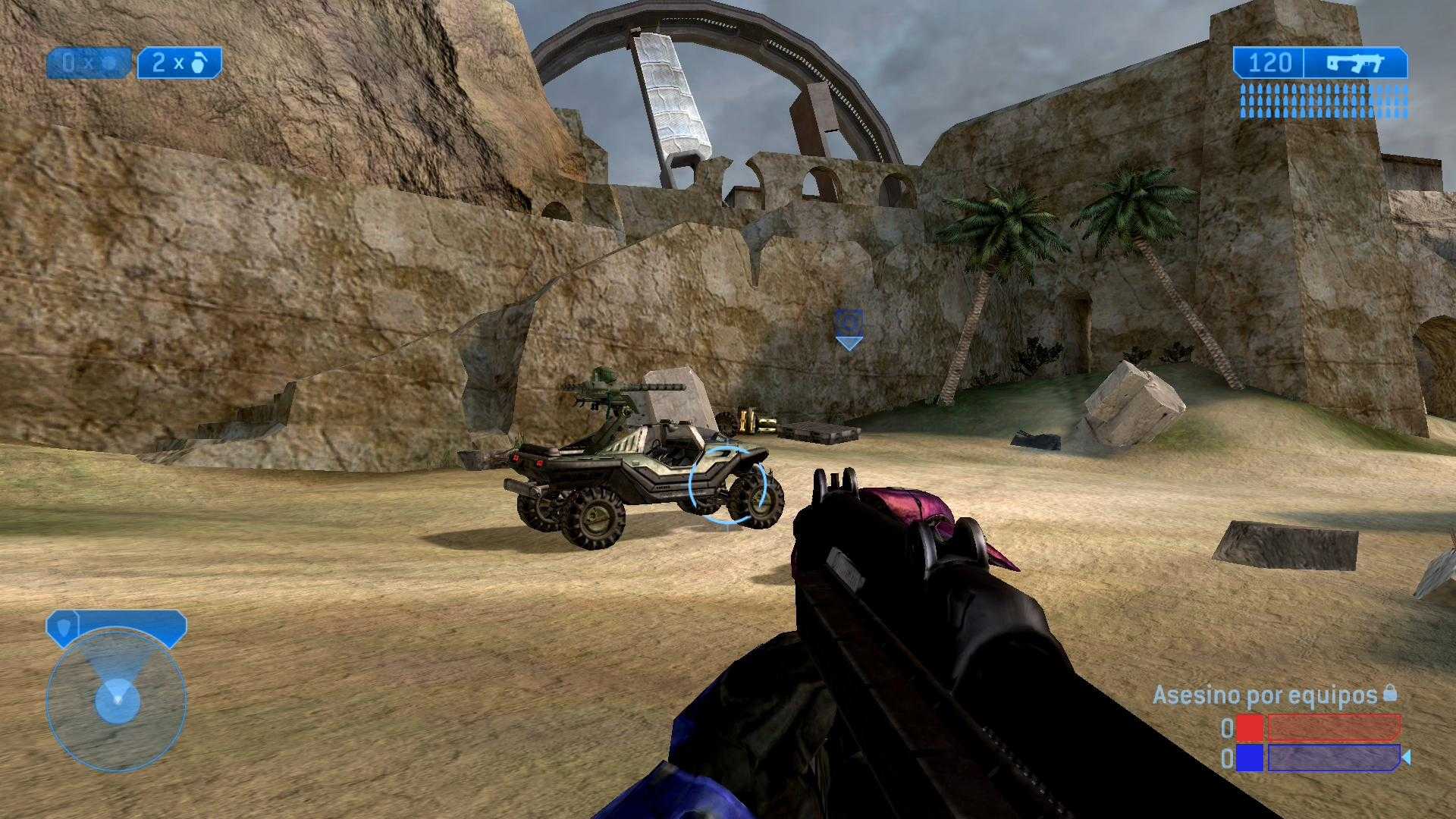The width and height of the screenshot is (1456, 819).
Task: Select the plasma grenade counter icon
Action: (x=110, y=64)
